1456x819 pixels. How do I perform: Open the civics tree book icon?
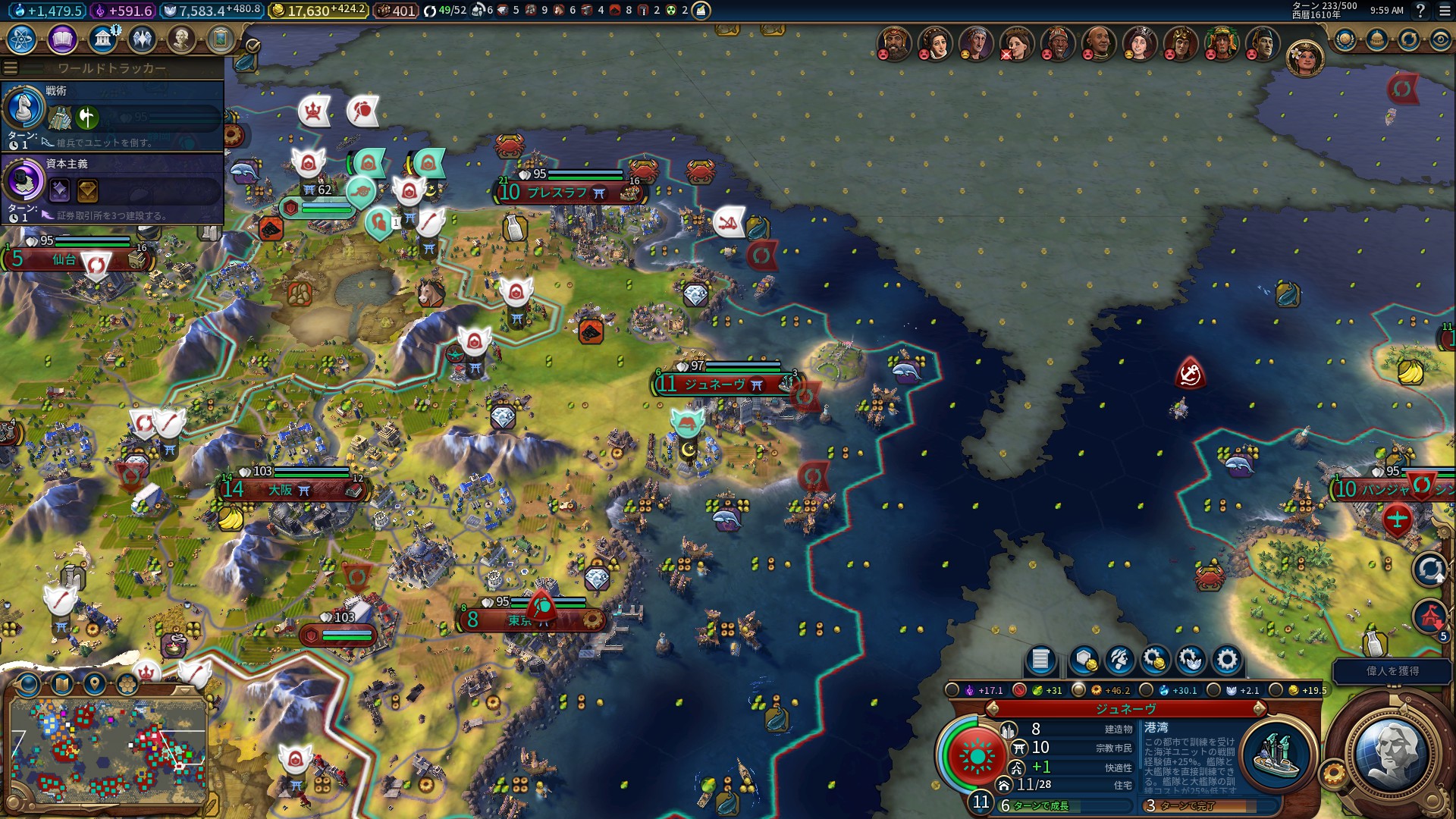click(62, 39)
